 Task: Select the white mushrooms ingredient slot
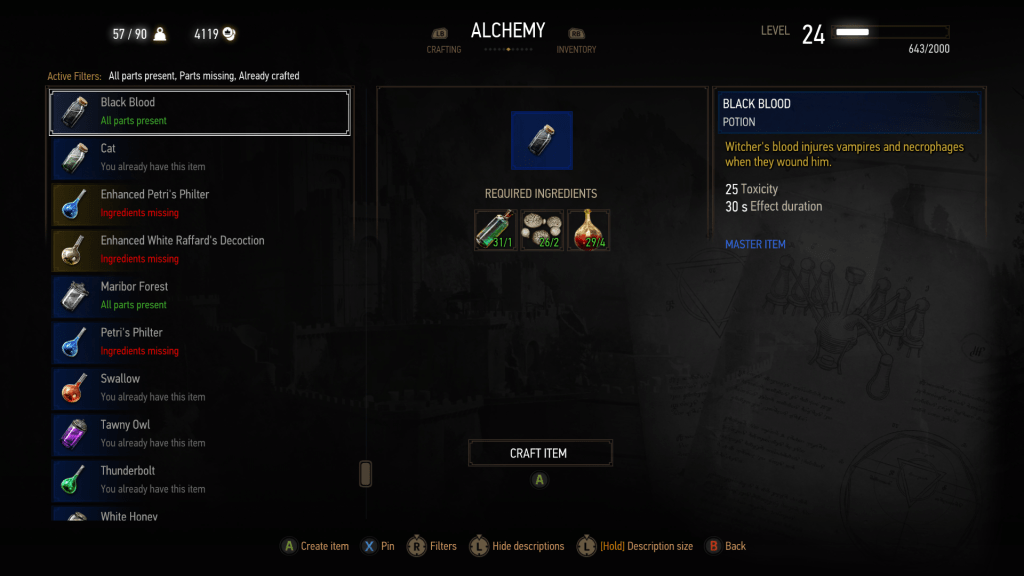[x=541, y=230]
